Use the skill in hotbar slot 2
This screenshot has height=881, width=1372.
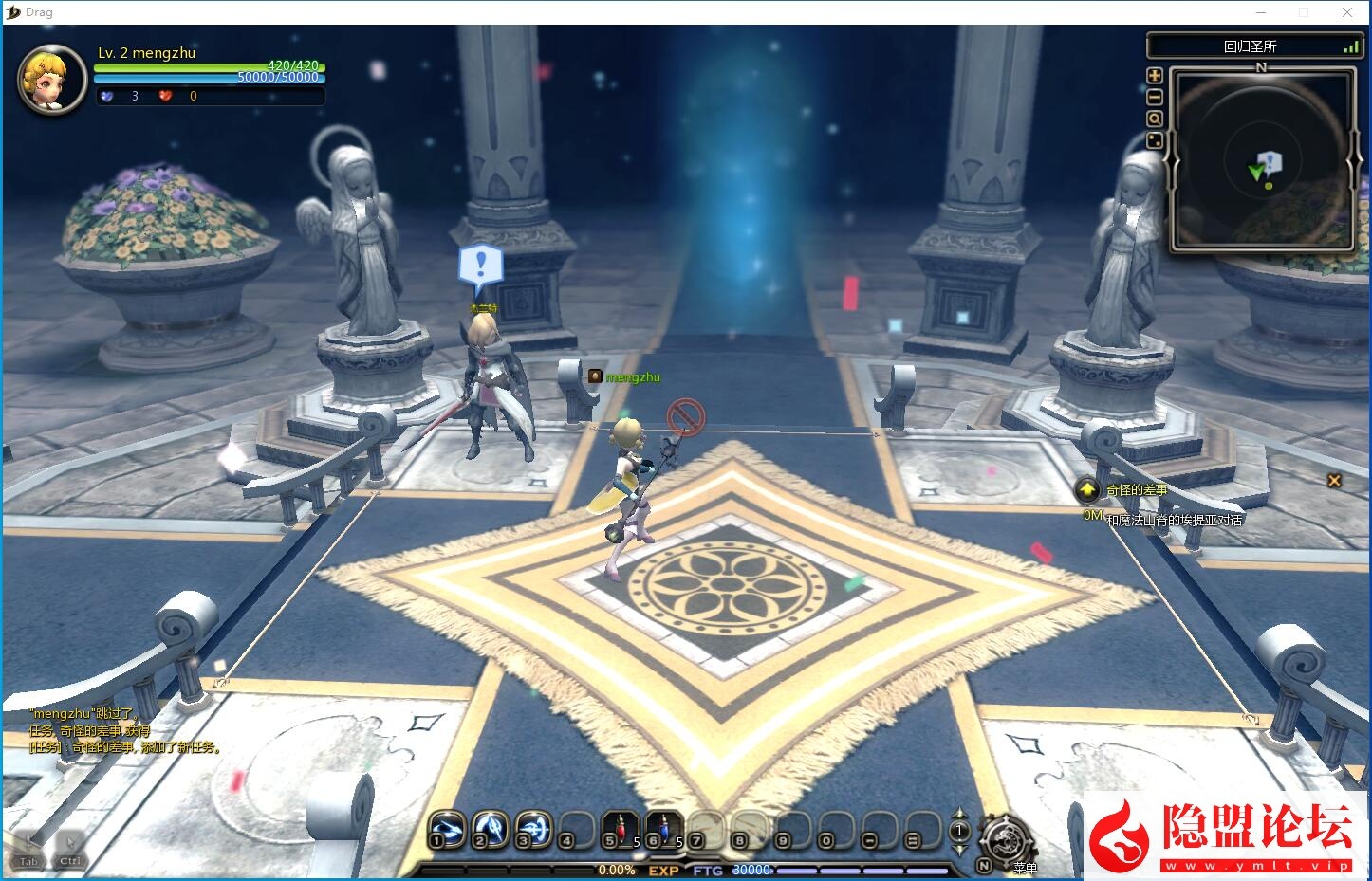coord(490,828)
